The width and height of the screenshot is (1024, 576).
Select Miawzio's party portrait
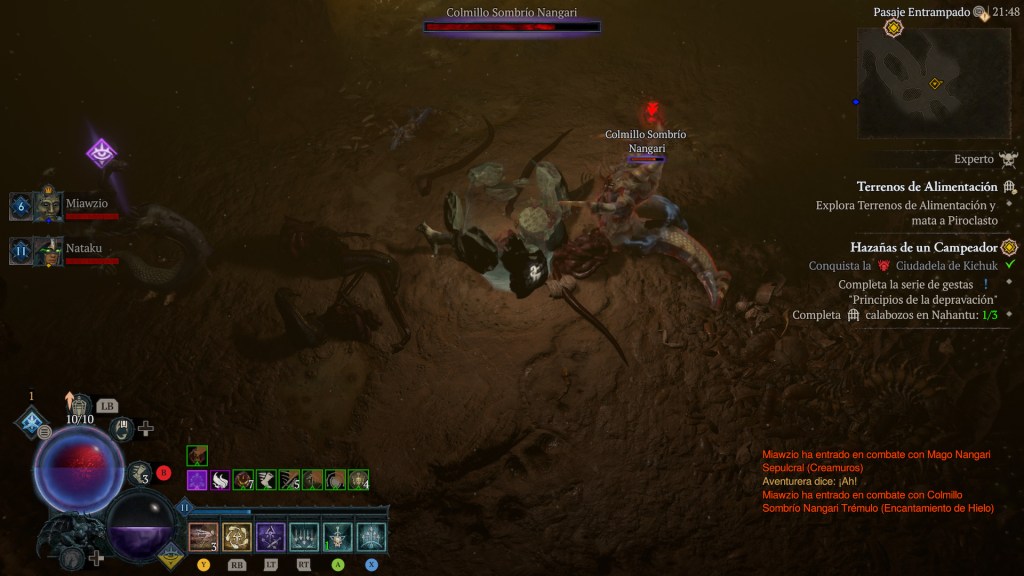[x=48, y=206]
